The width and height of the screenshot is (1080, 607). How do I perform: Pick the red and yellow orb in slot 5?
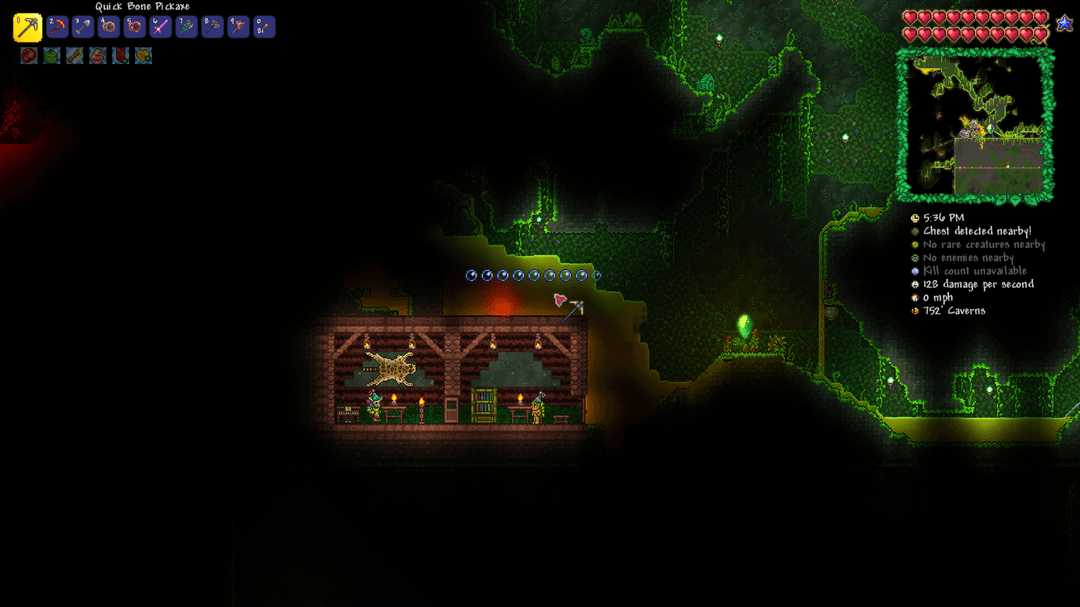[x=135, y=27]
